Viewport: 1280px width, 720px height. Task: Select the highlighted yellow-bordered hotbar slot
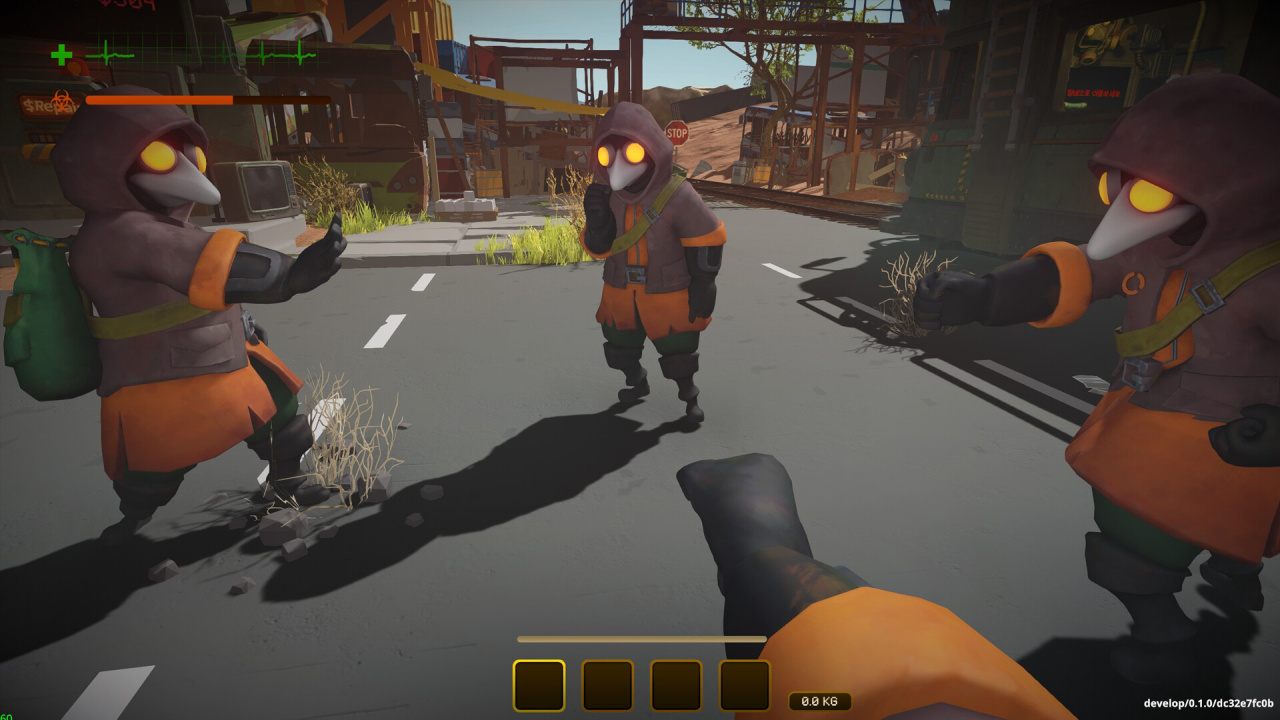pyautogui.click(x=539, y=685)
